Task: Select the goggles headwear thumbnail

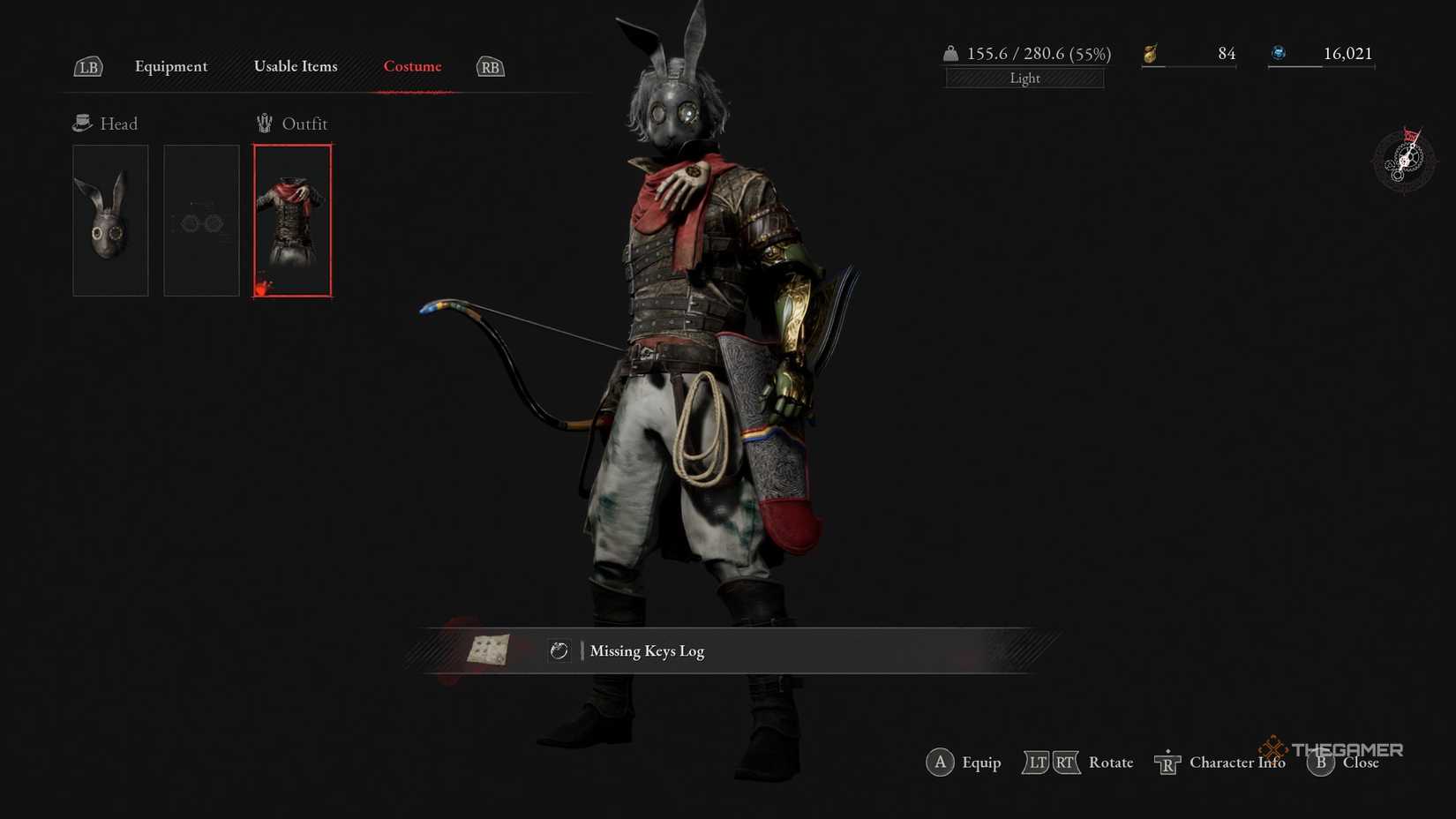Action: (201, 220)
